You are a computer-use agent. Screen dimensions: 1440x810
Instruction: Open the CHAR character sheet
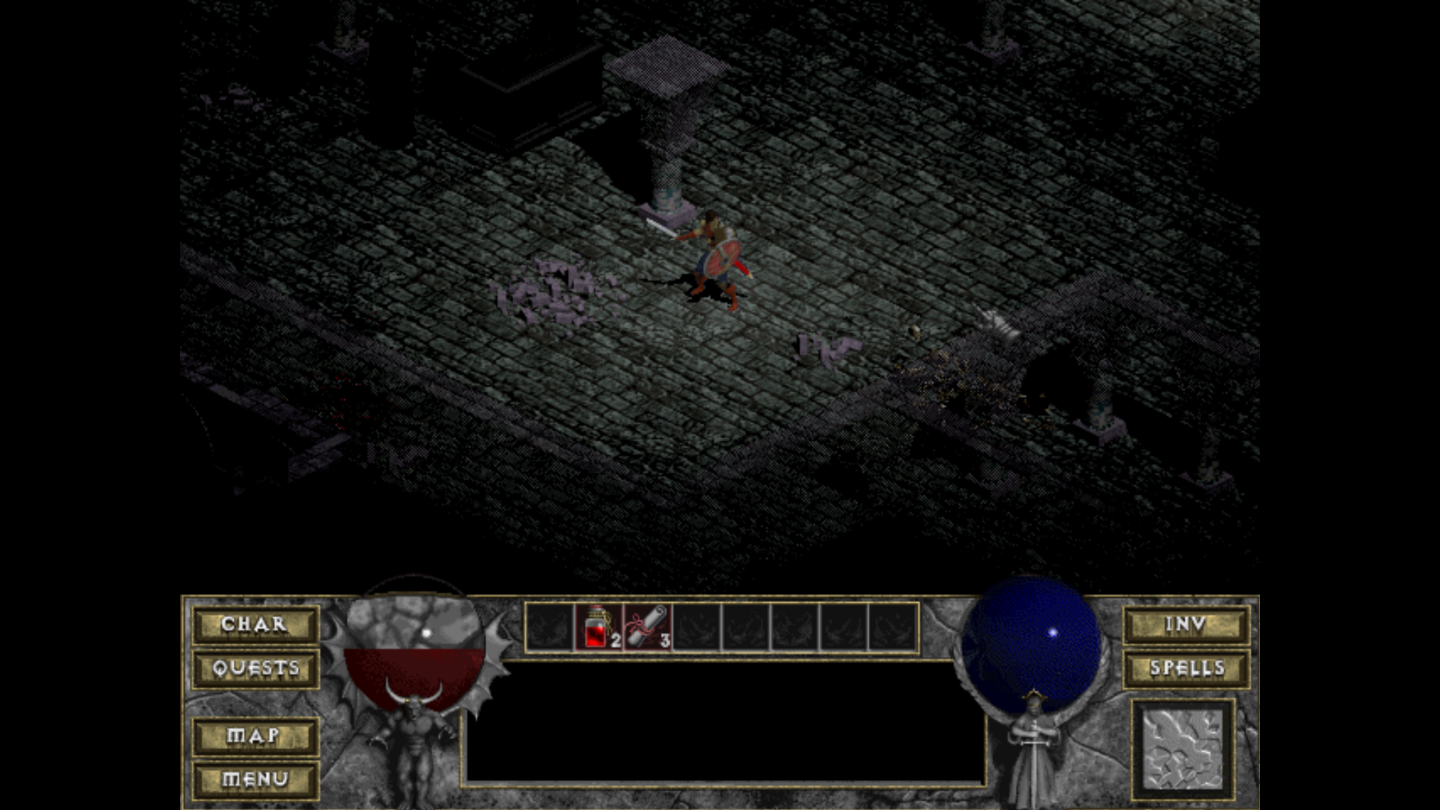[x=254, y=624]
